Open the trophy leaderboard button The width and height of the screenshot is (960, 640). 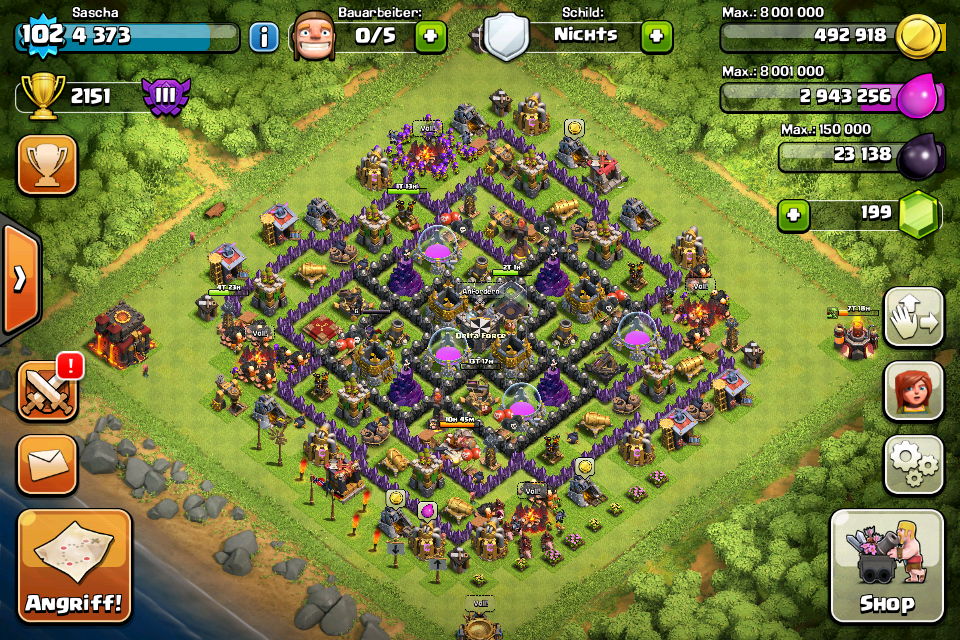pyautogui.click(x=47, y=164)
